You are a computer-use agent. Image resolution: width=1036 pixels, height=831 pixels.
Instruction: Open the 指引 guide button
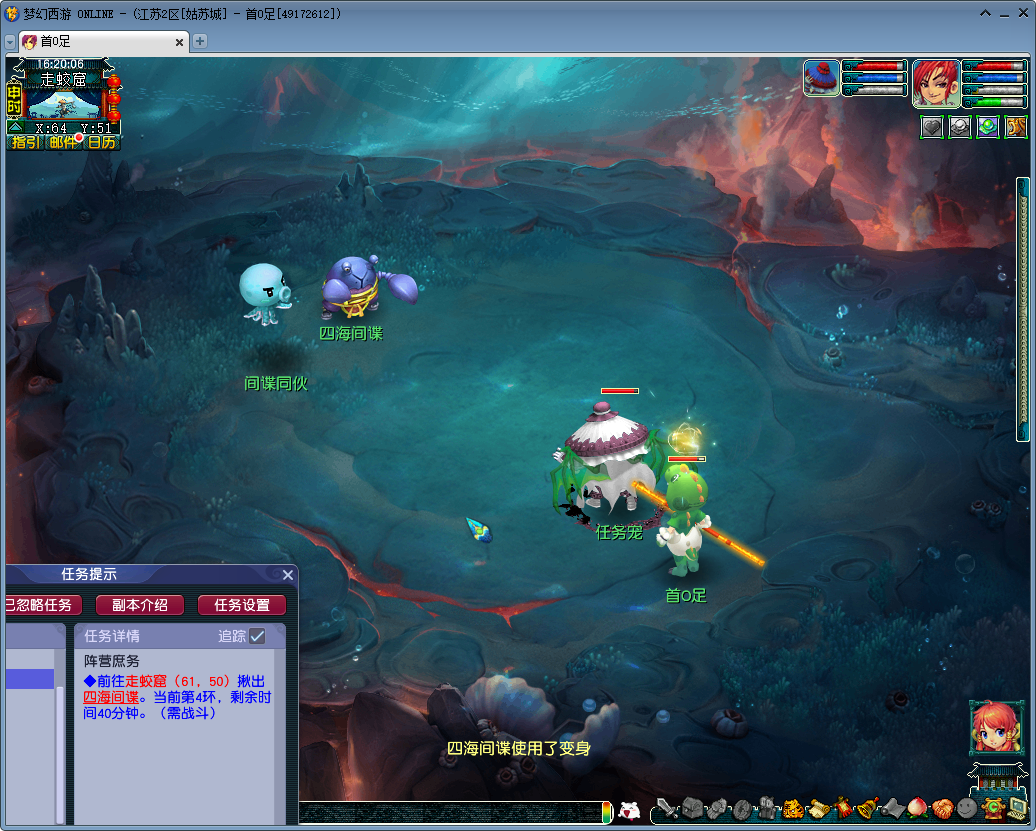pos(26,142)
